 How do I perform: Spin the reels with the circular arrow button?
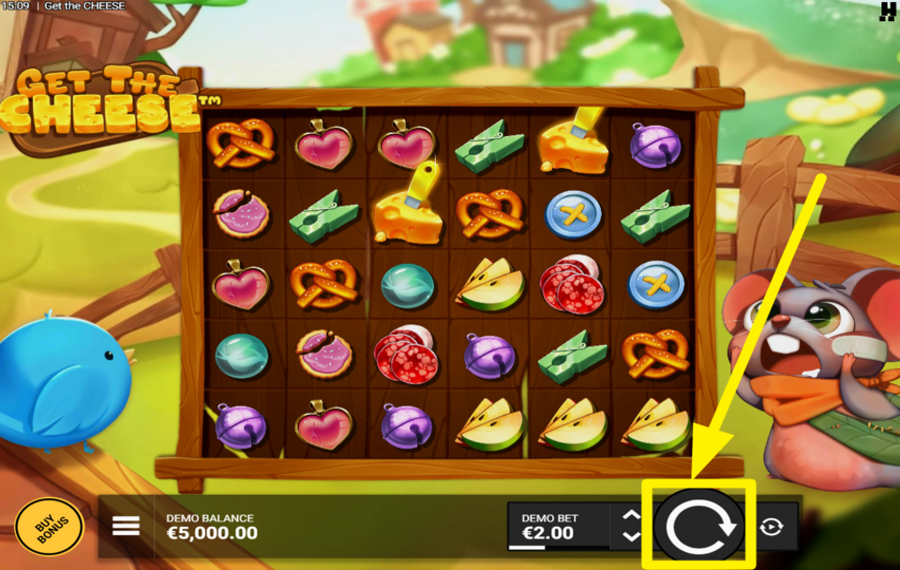coord(701,525)
